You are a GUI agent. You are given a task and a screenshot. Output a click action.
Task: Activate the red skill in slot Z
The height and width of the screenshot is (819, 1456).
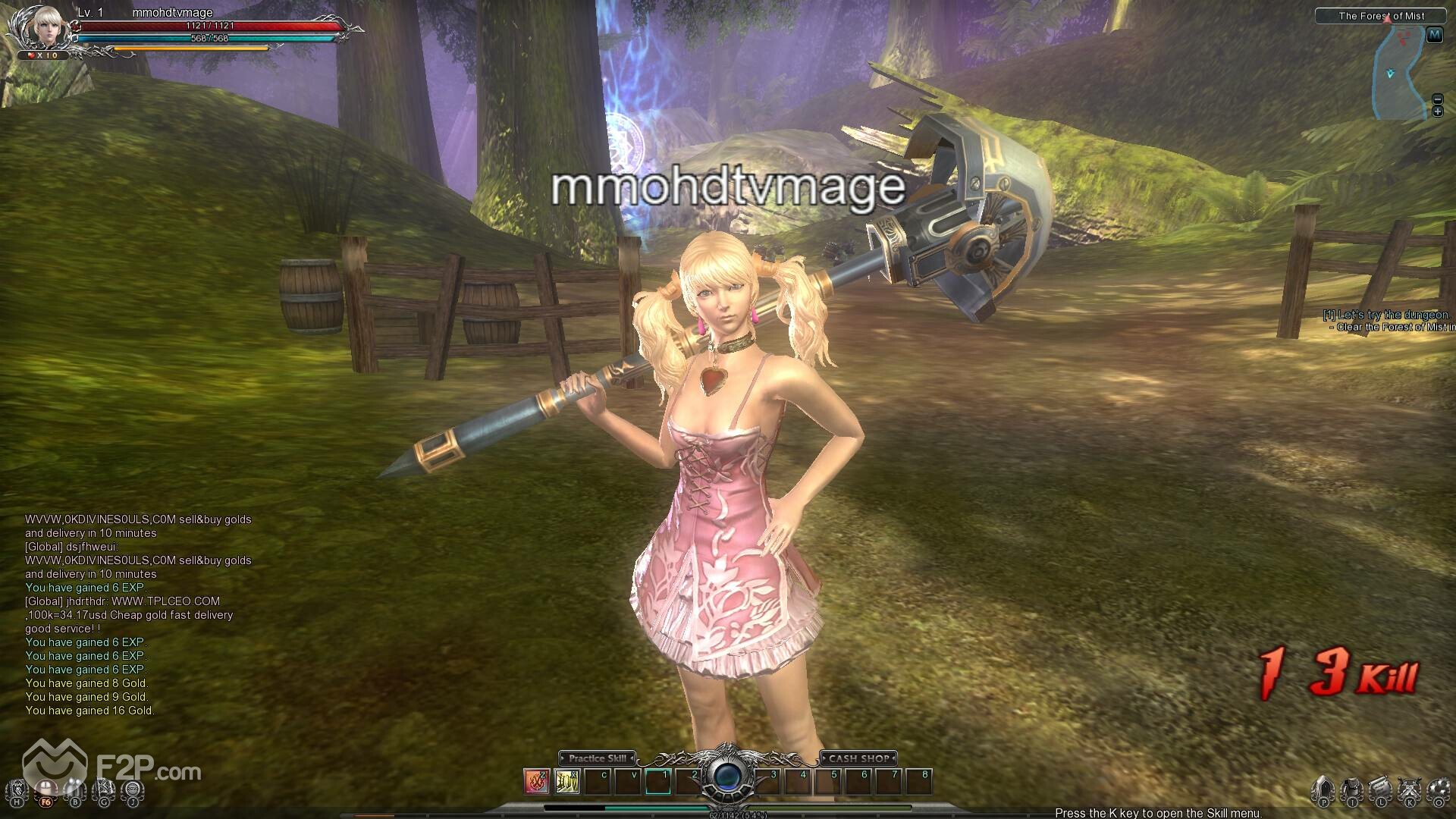tap(537, 781)
